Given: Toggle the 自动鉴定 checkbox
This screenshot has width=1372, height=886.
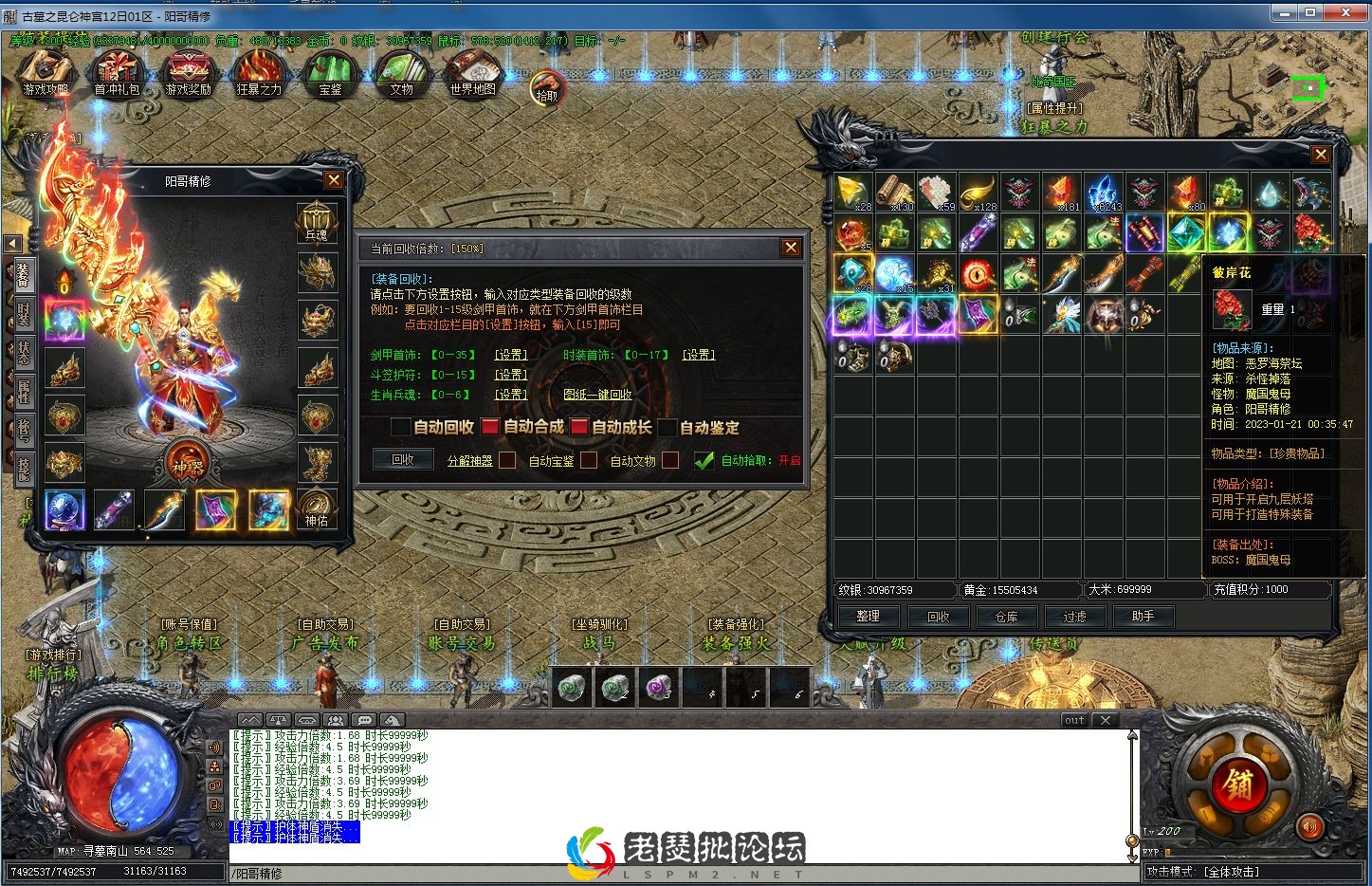Looking at the screenshot, I should (x=668, y=428).
